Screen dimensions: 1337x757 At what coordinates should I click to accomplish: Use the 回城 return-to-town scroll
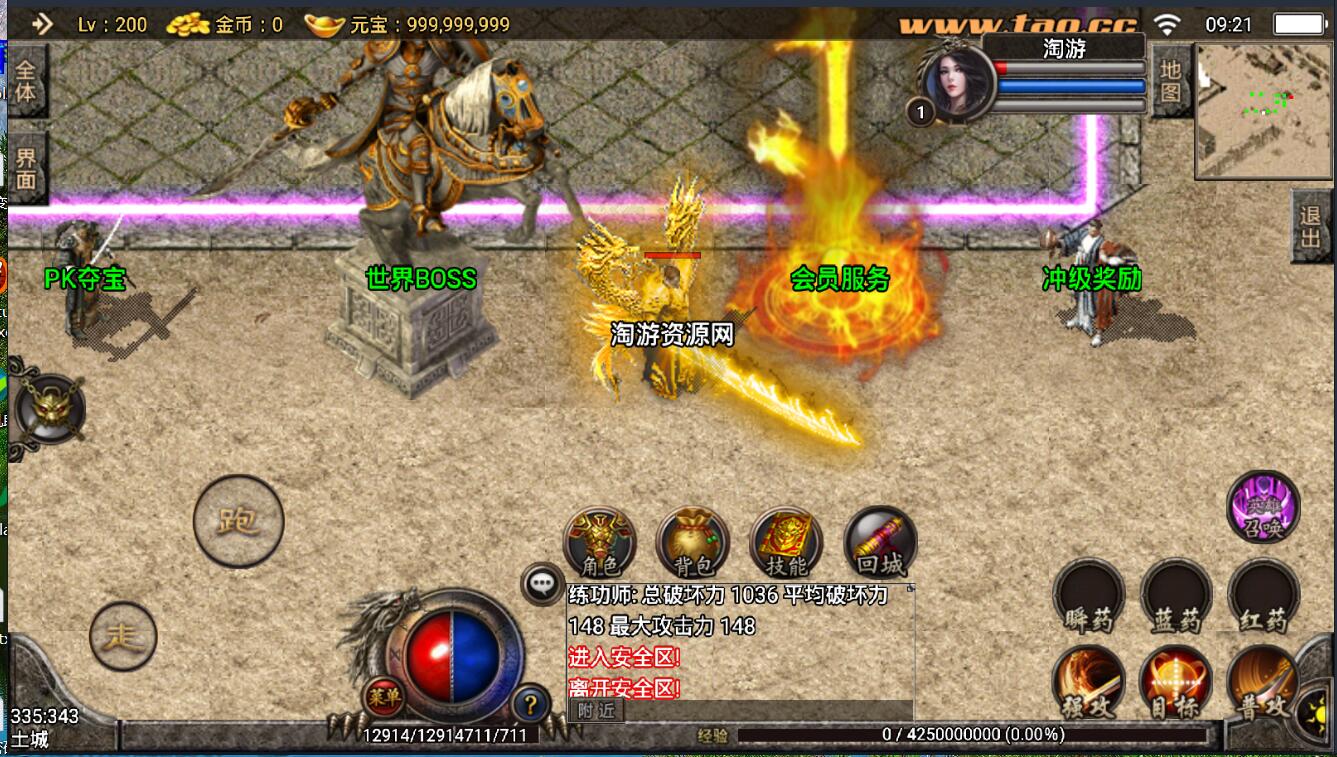pyautogui.click(x=880, y=543)
